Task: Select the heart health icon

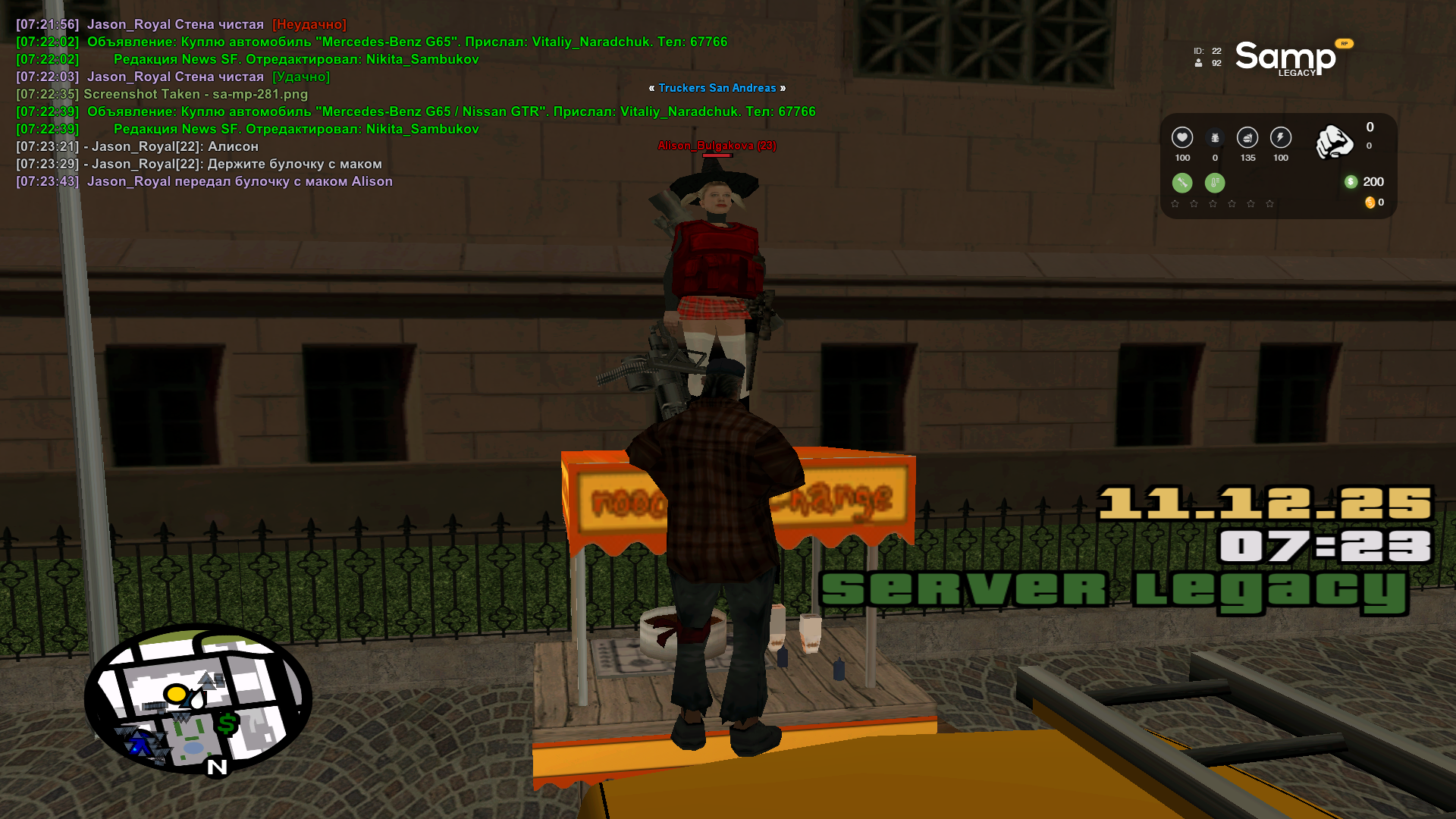Action: point(1182,138)
